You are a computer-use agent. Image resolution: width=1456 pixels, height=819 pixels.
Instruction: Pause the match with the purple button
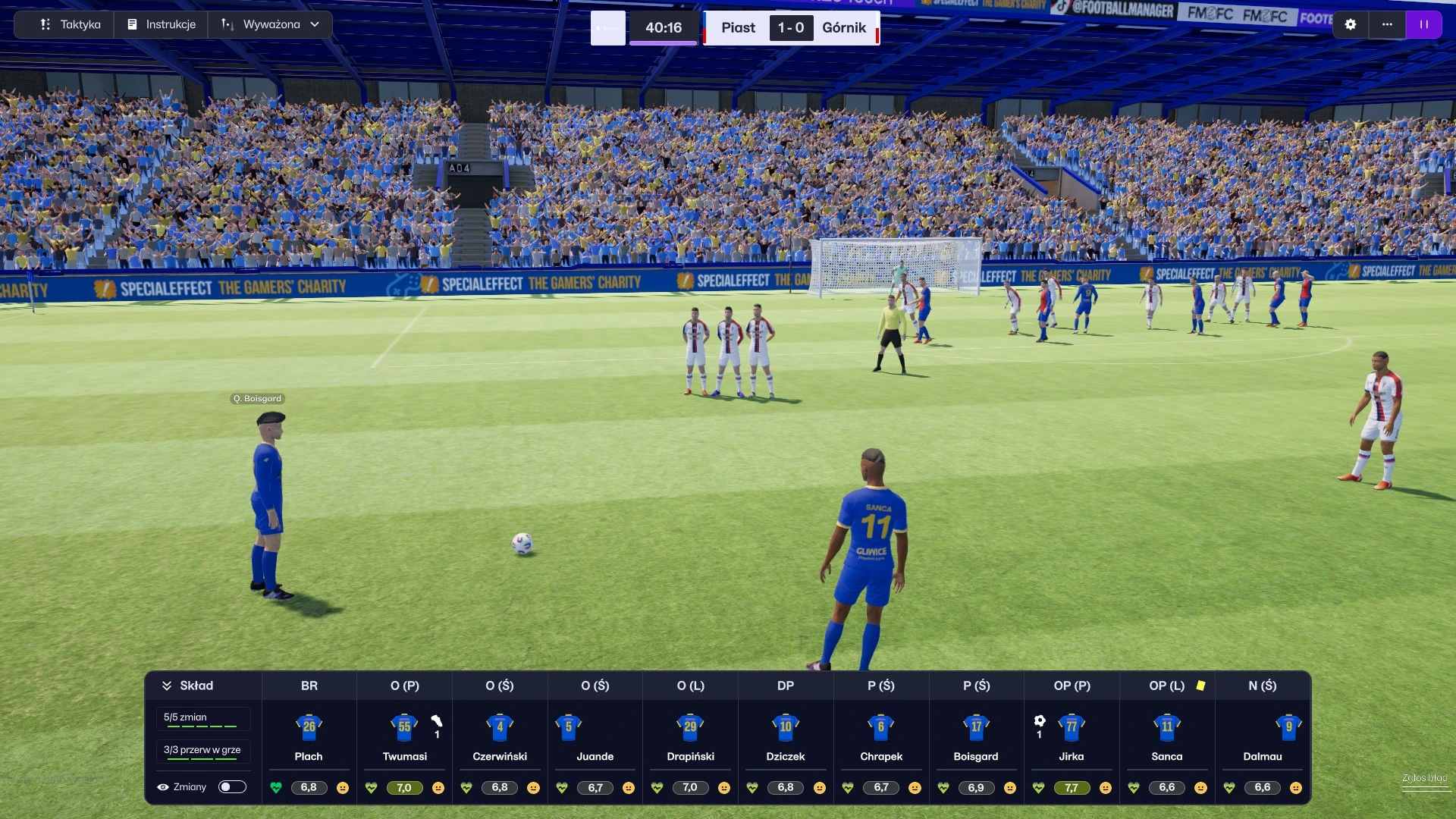(x=1424, y=24)
